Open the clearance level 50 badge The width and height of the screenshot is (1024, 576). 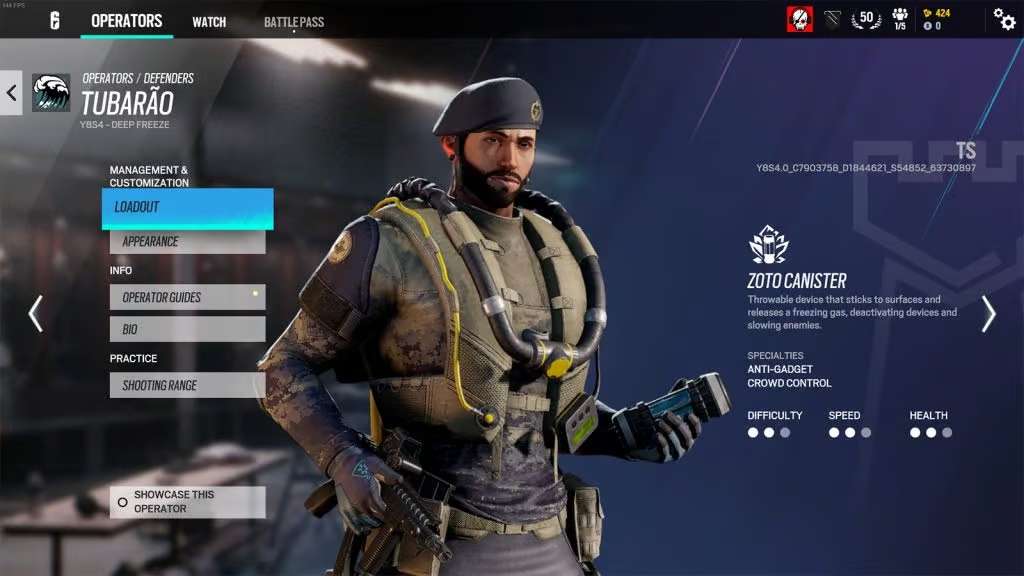tap(866, 19)
